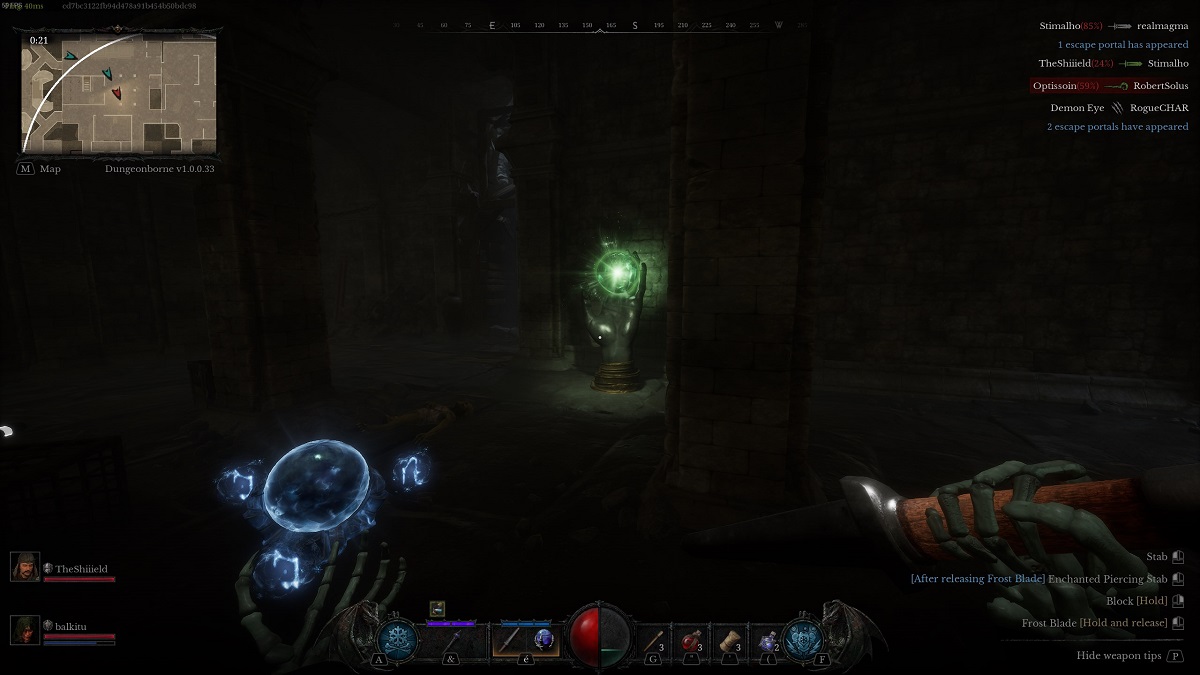Use the bandage roll item
1200x675 pixels.
coord(731,639)
